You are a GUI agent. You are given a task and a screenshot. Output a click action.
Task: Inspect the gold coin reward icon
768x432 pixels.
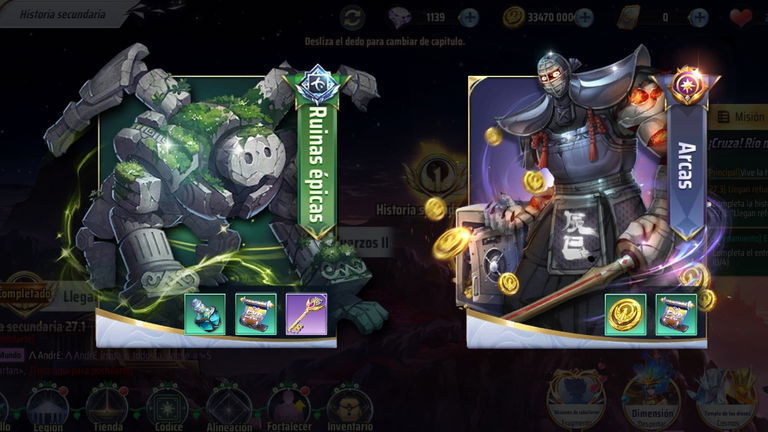(625, 314)
